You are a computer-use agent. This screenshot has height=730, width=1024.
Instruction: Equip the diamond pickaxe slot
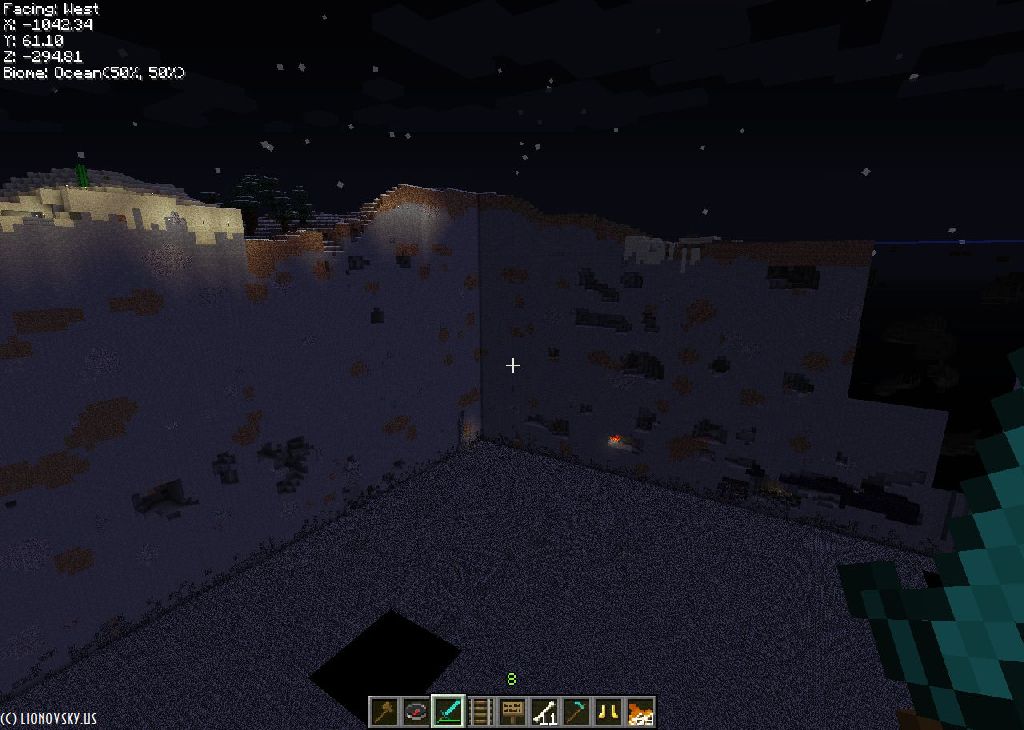576,712
